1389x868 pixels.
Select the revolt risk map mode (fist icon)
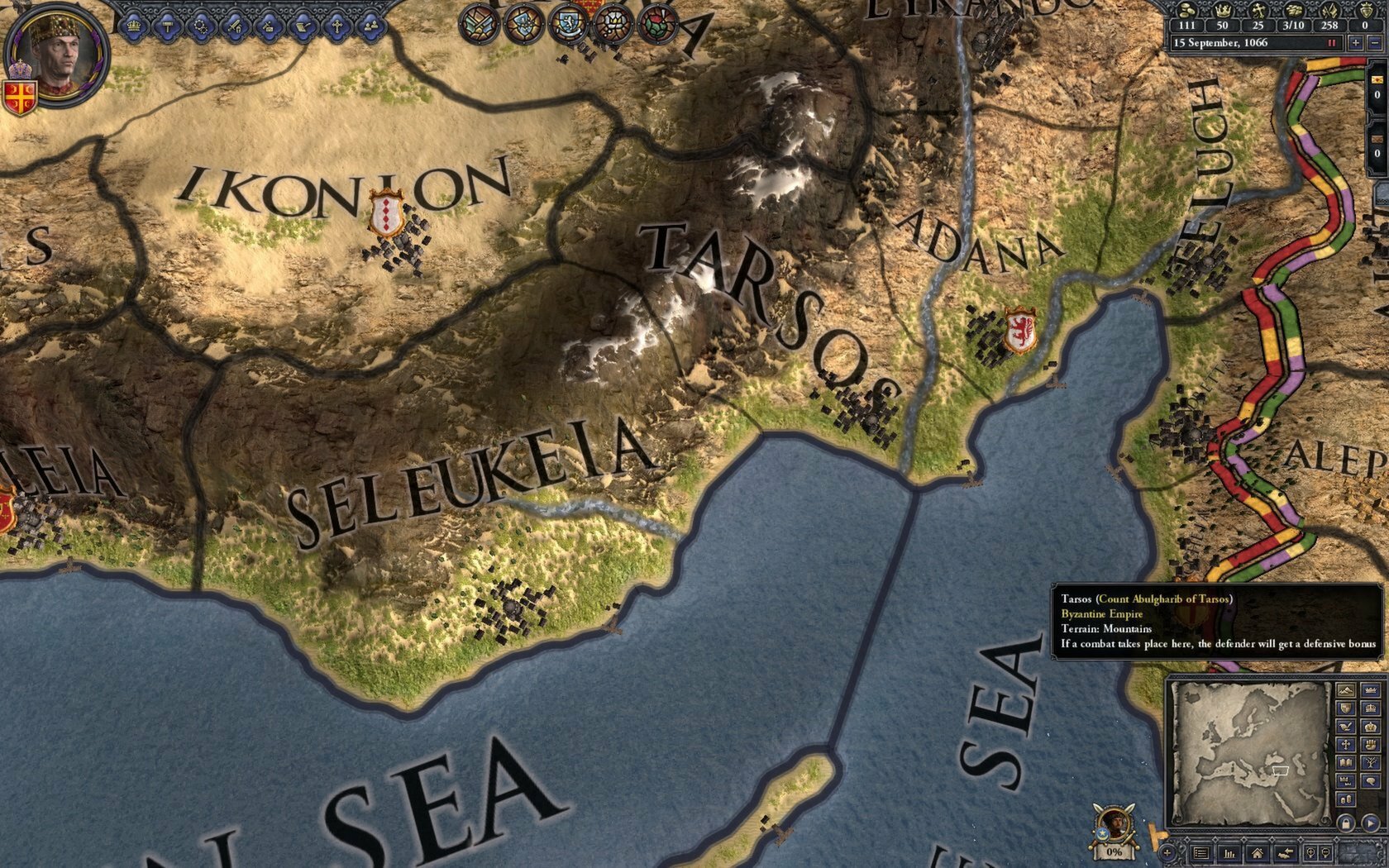tap(1369, 745)
